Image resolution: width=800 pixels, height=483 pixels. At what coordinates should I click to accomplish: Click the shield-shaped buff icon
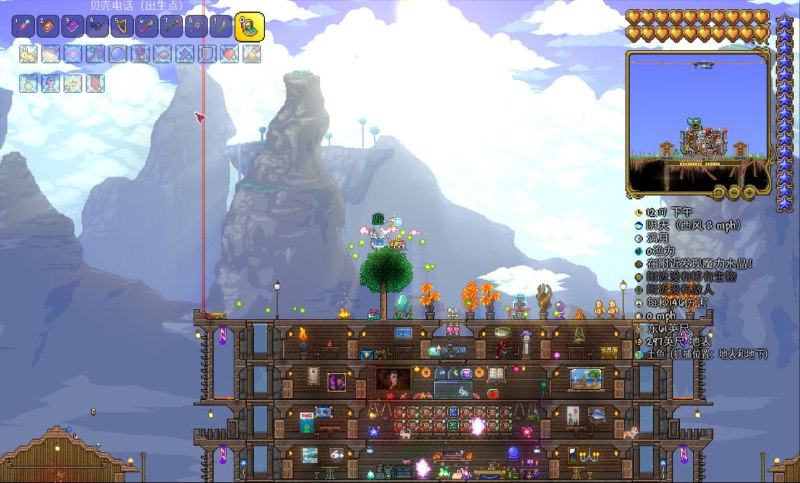[207, 54]
